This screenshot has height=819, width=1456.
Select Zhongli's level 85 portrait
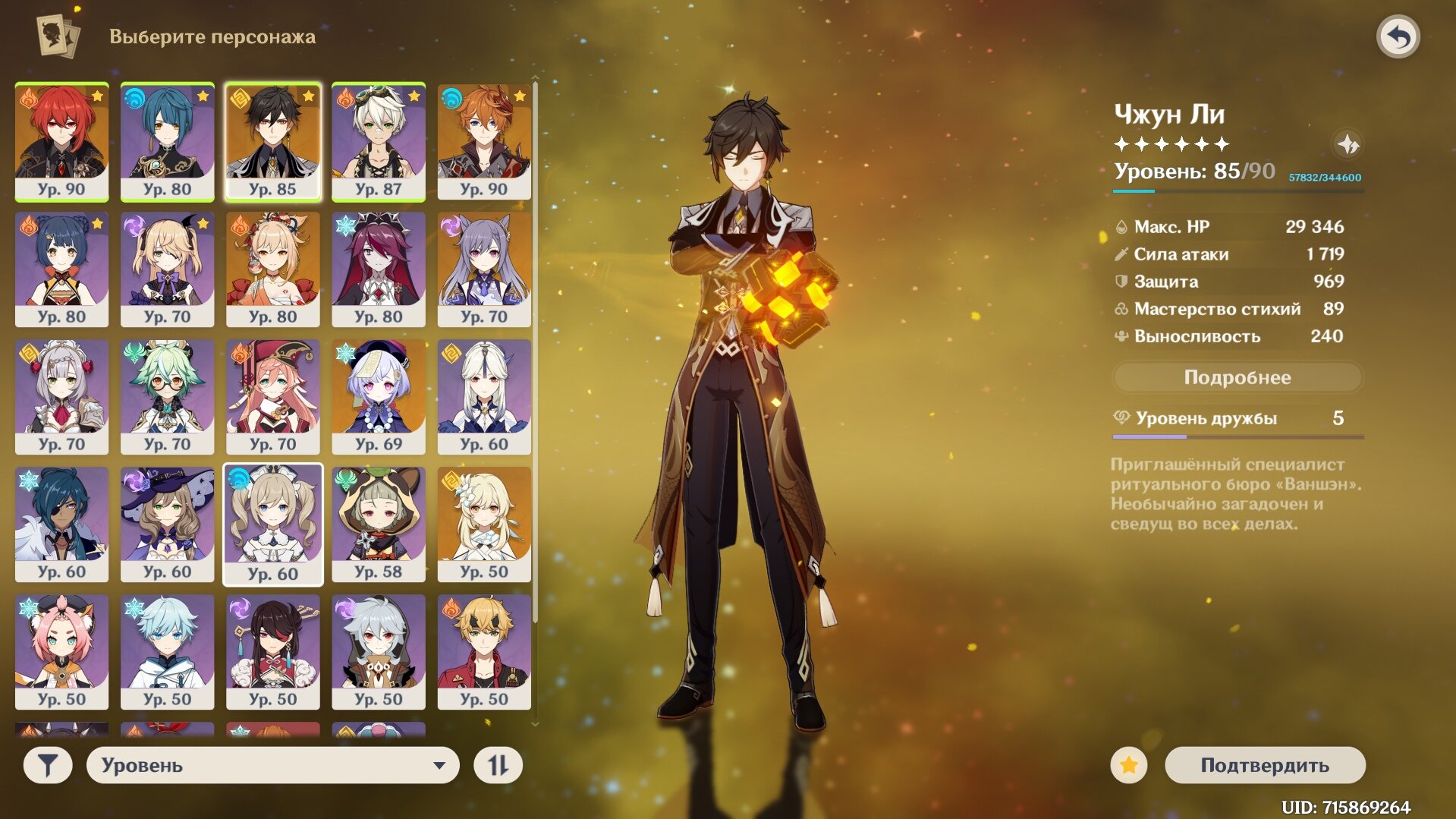tap(272, 141)
